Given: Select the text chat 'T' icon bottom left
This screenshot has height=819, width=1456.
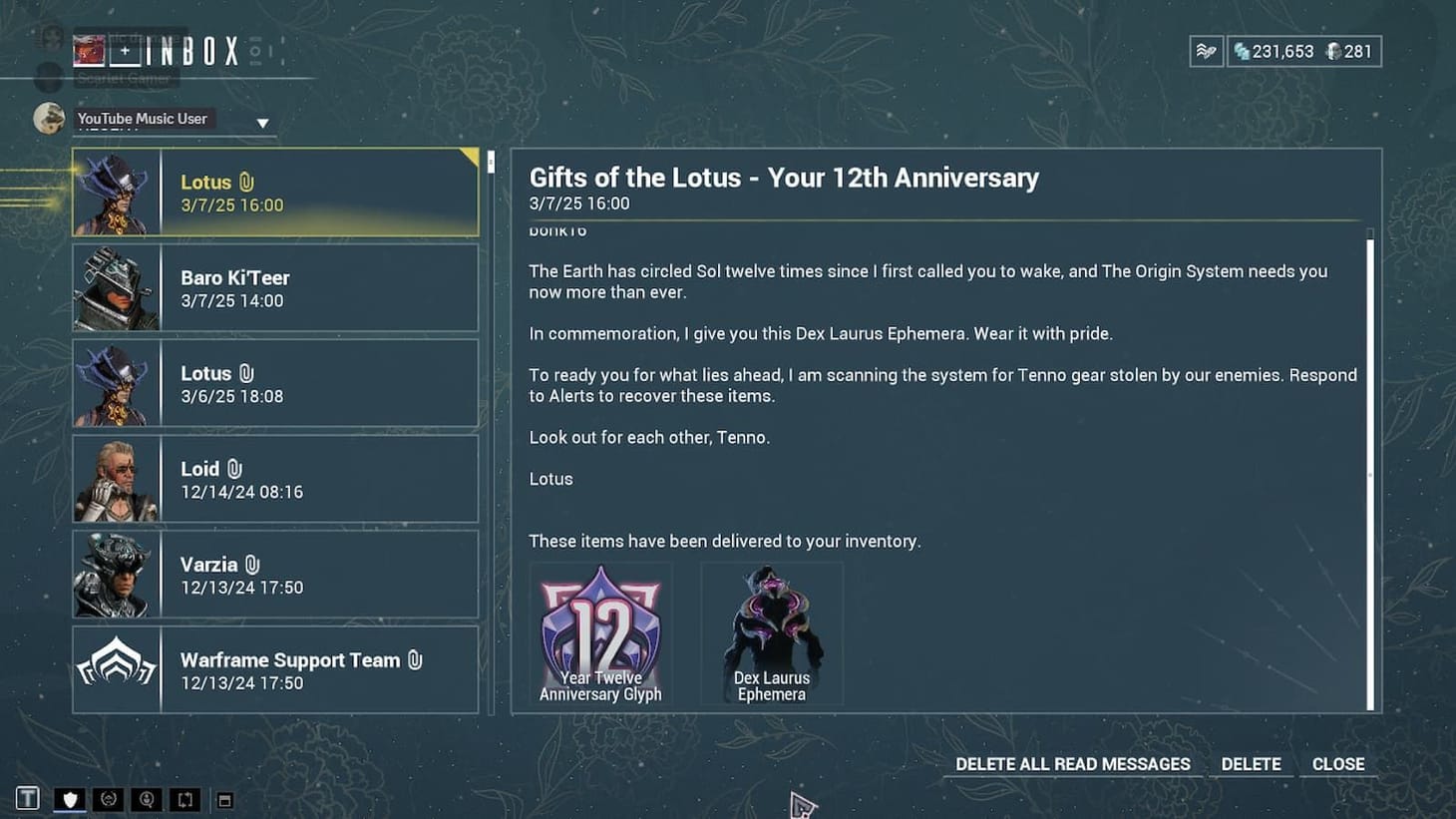Looking at the screenshot, I should tap(27, 798).
